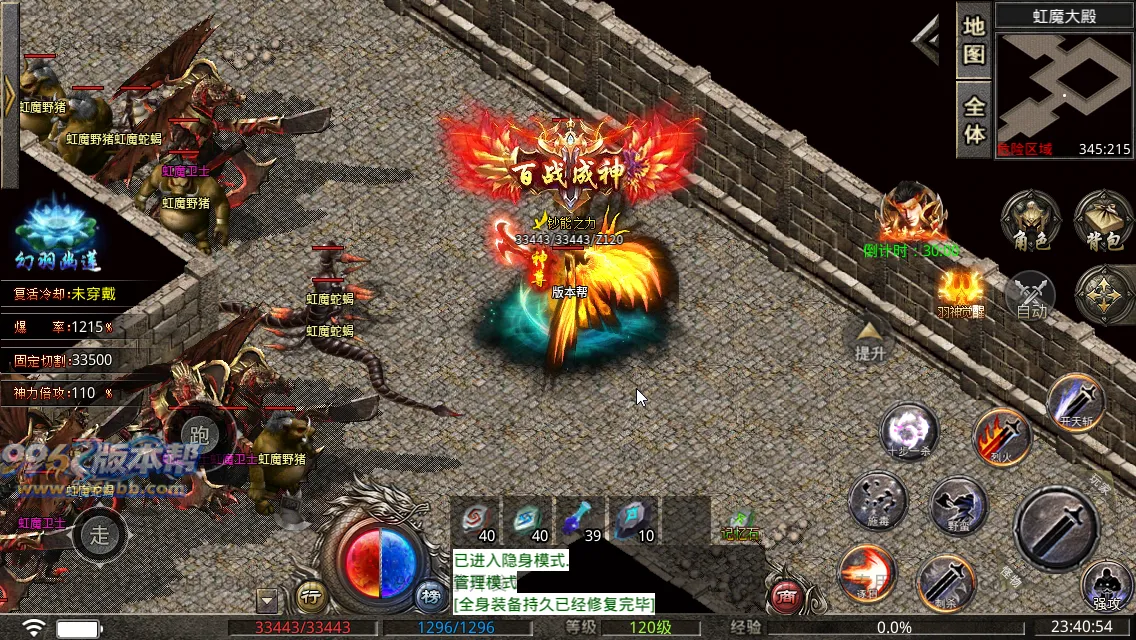Screen dimensions: 1136x640
Task: Select the 全体 button beside the minimap
Action: point(974,119)
